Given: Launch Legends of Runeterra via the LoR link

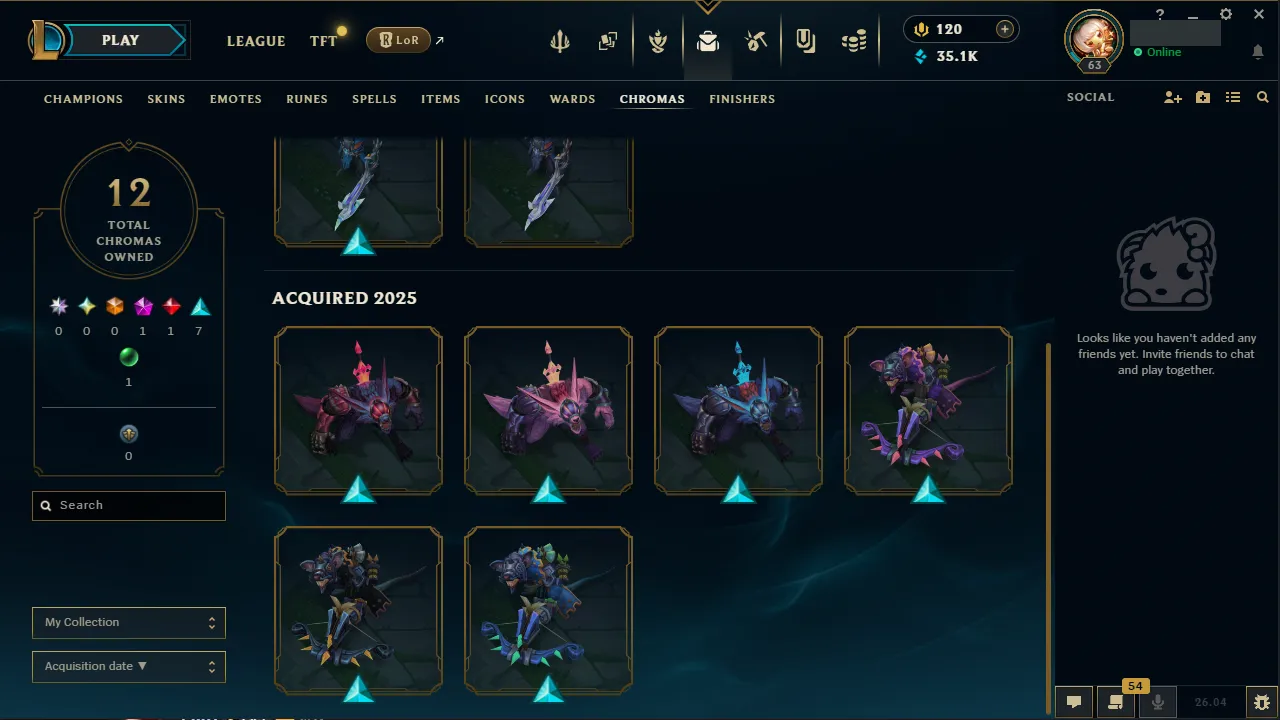Looking at the screenshot, I should [x=398, y=40].
